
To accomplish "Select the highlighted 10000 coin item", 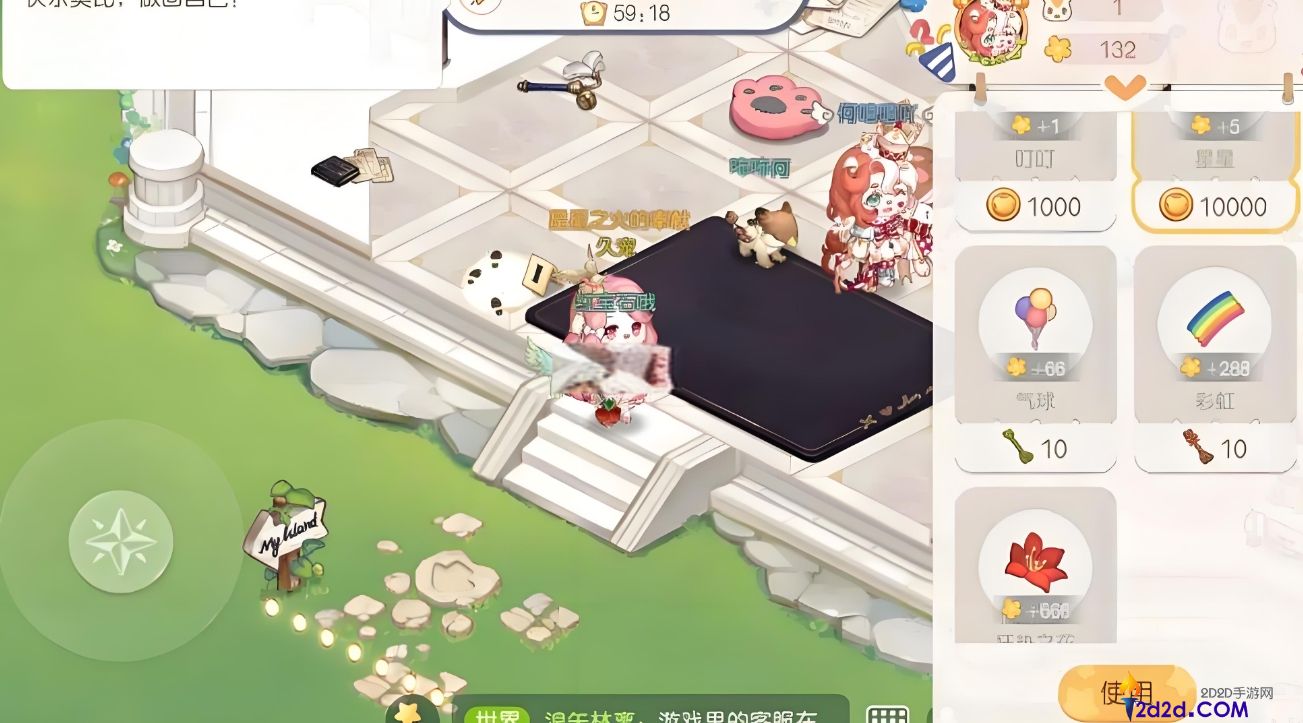I will (1215, 207).
